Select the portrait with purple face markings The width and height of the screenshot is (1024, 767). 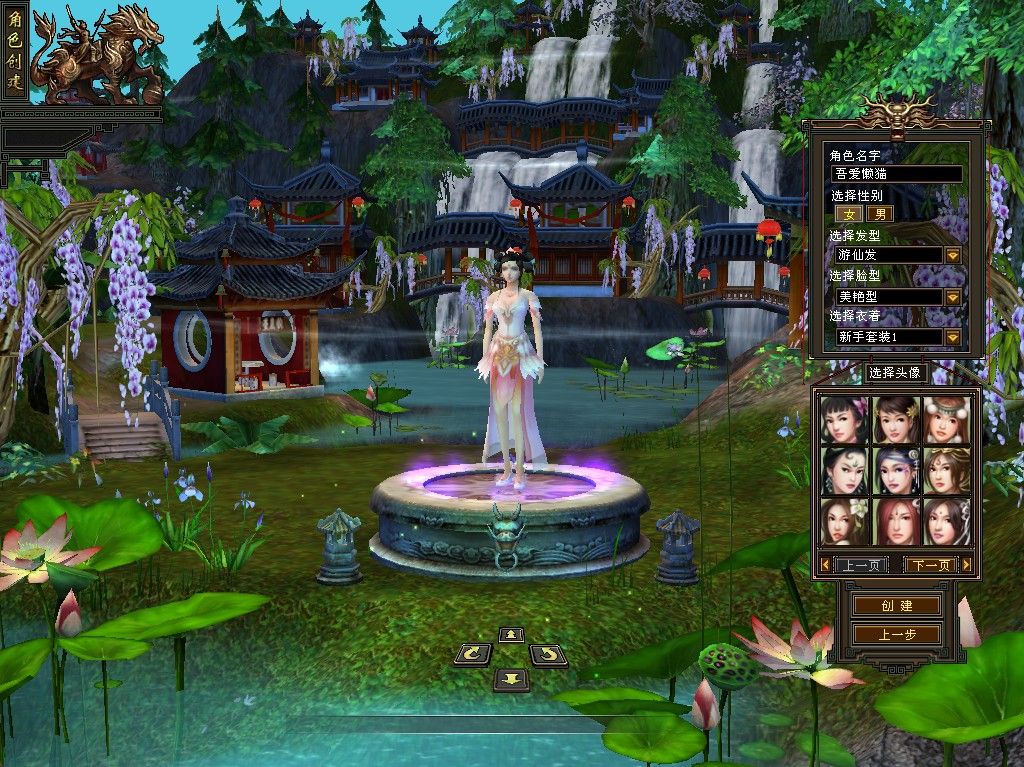[x=895, y=471]
